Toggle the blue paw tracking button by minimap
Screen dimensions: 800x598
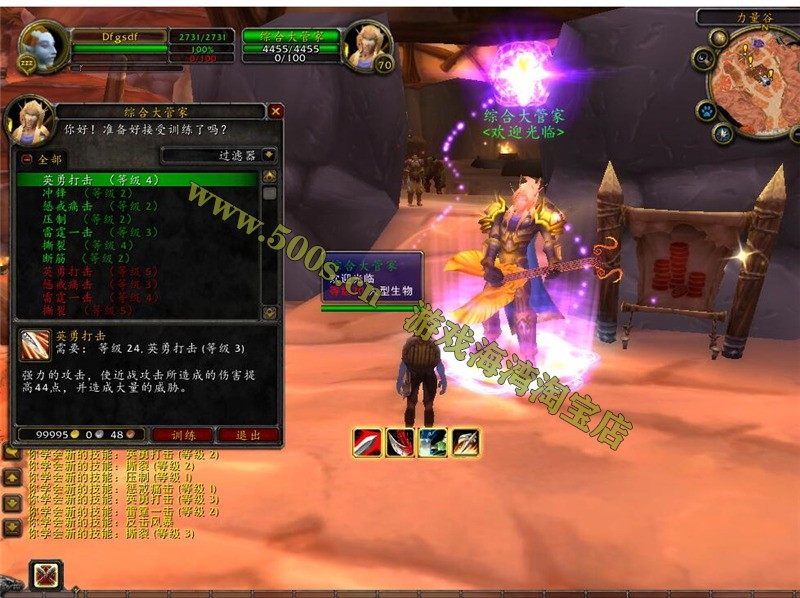[706, 109]
